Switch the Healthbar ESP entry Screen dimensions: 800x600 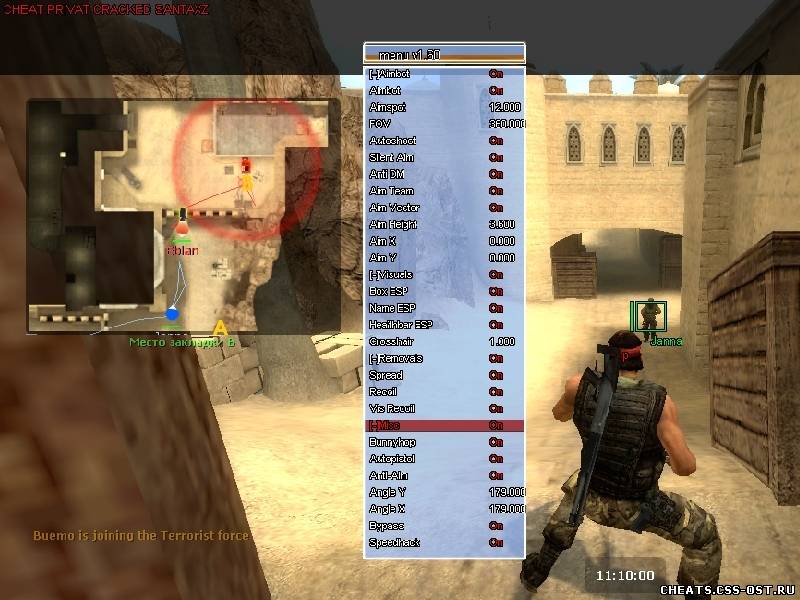click(445, 324)
